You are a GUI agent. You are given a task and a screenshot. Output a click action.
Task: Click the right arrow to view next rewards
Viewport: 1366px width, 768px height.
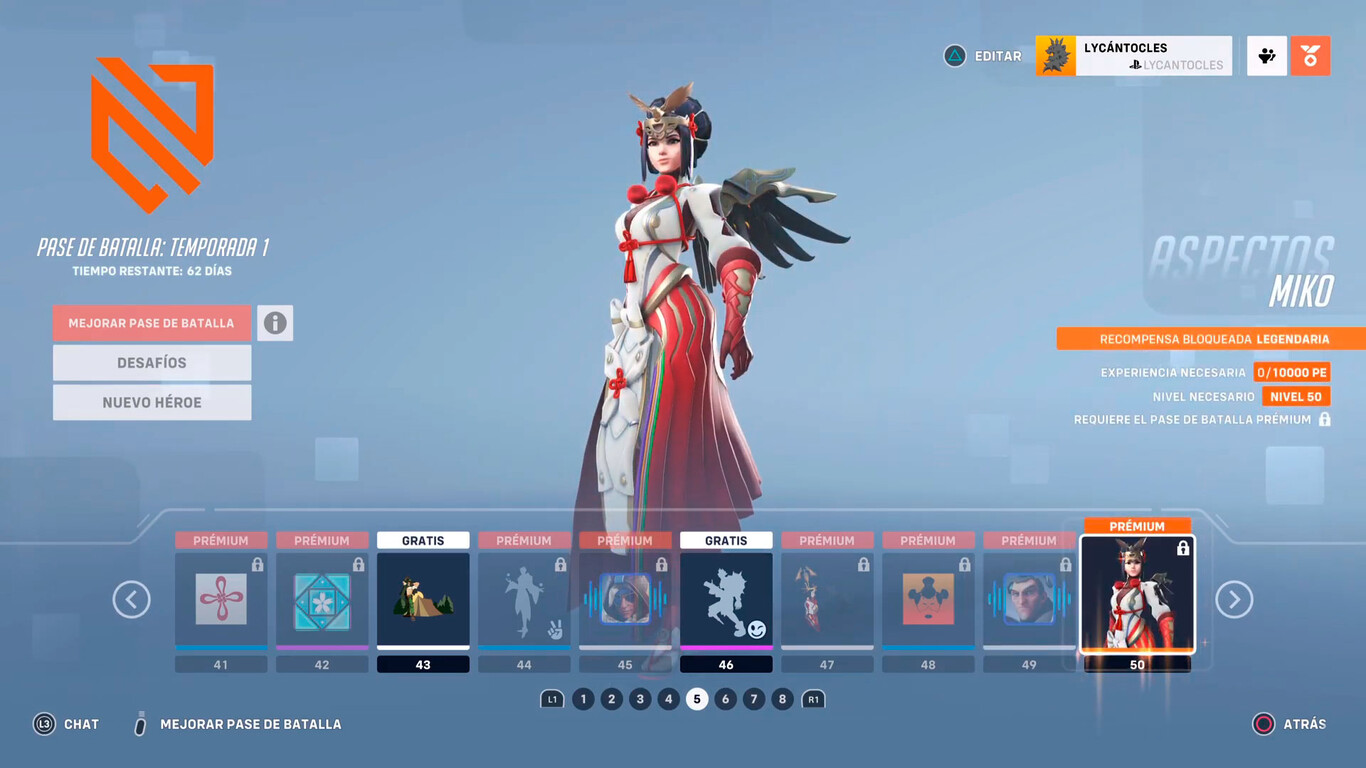point(1234,599)
